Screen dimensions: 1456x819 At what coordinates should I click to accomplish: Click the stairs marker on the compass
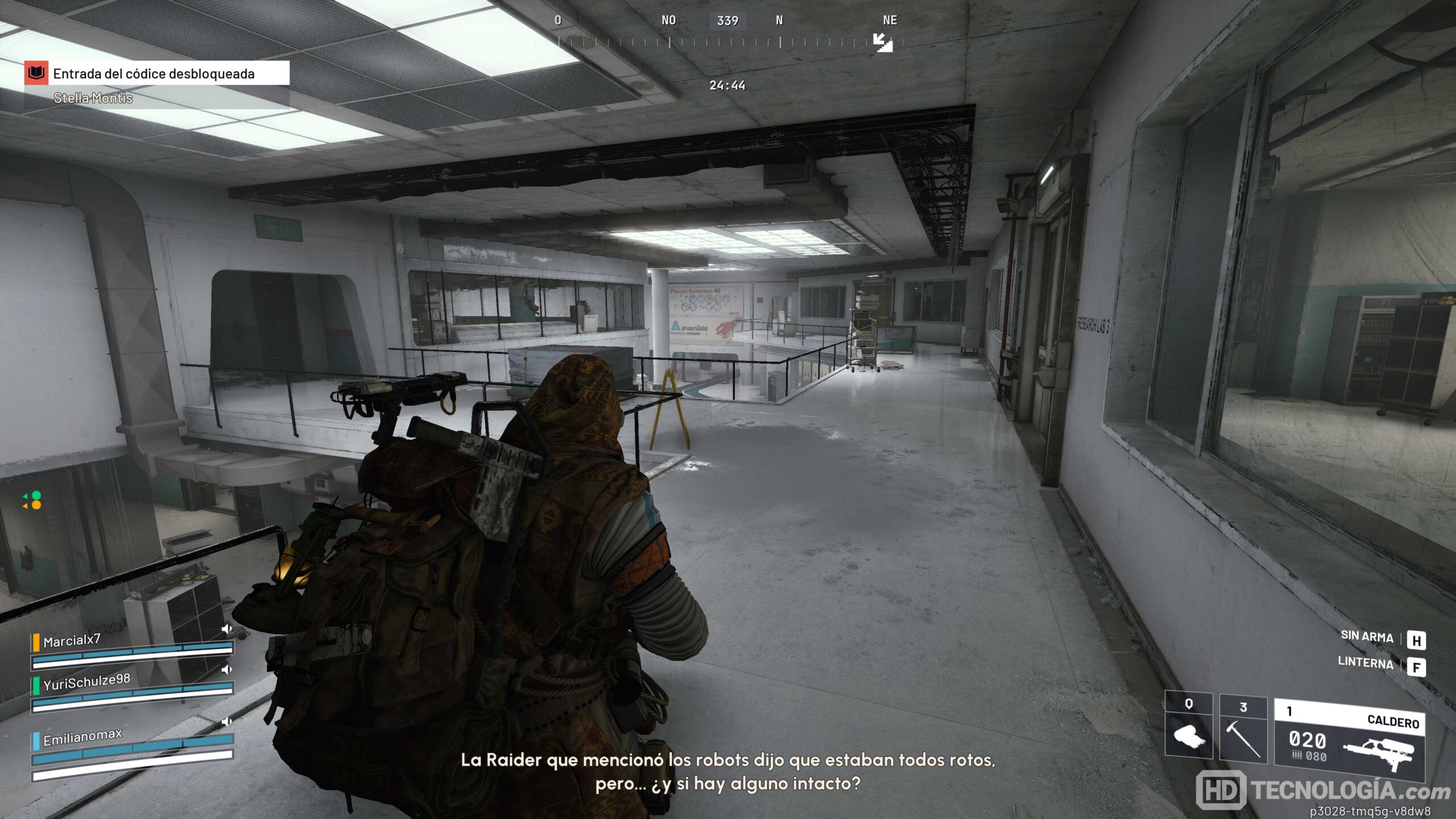[x=883, y=43]
